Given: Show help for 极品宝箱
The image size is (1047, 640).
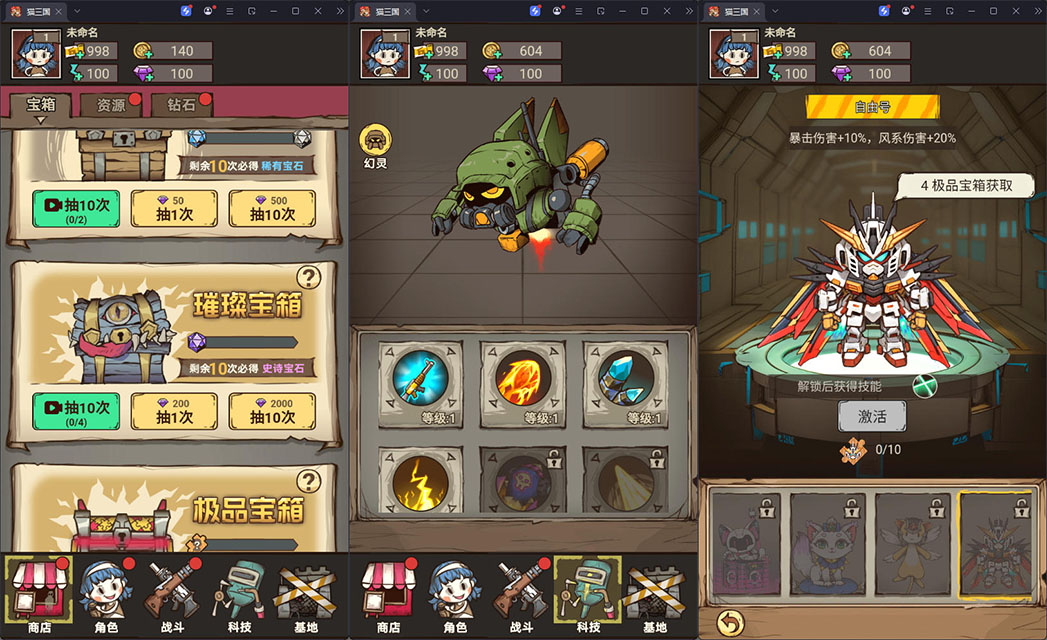Looking at the screenshot, I should click(x=308, y=482).
